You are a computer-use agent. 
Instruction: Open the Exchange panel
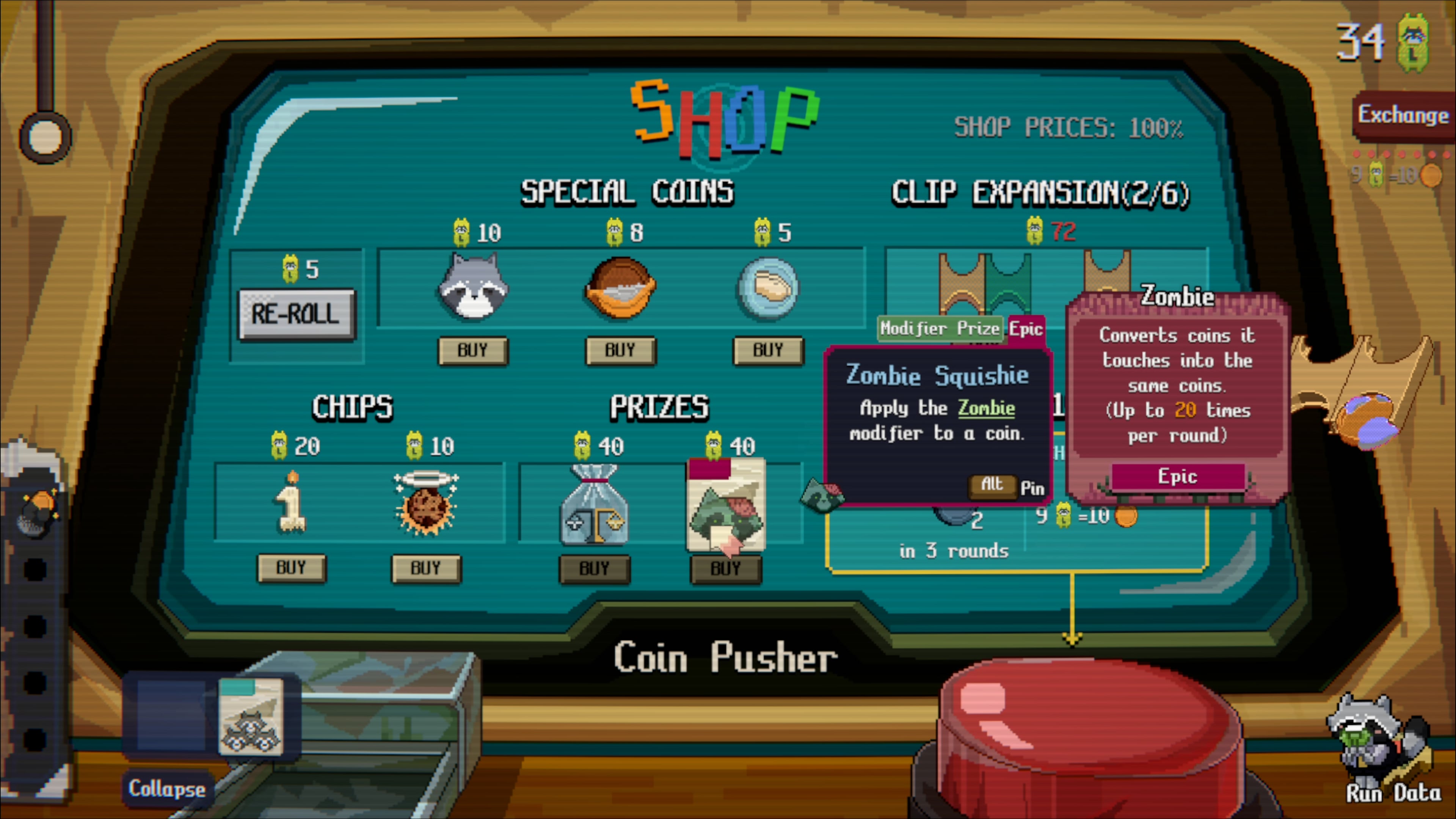1403,115
